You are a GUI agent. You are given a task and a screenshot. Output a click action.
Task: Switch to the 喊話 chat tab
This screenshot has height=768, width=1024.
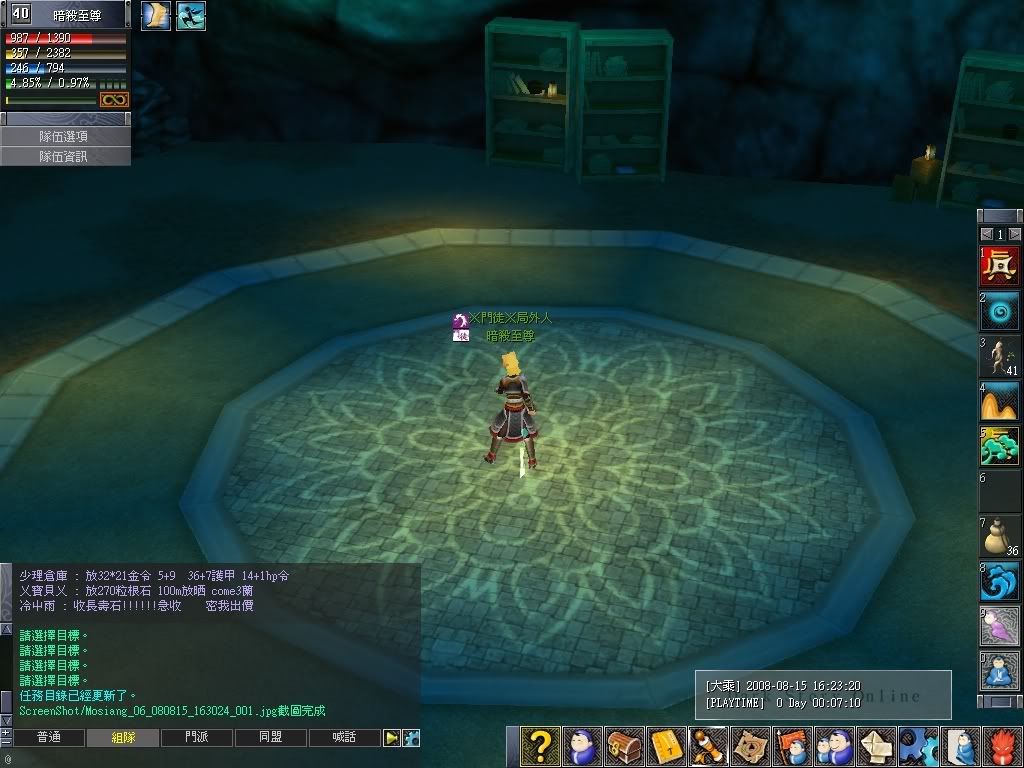pyautogui.click(x=345, y=738)
